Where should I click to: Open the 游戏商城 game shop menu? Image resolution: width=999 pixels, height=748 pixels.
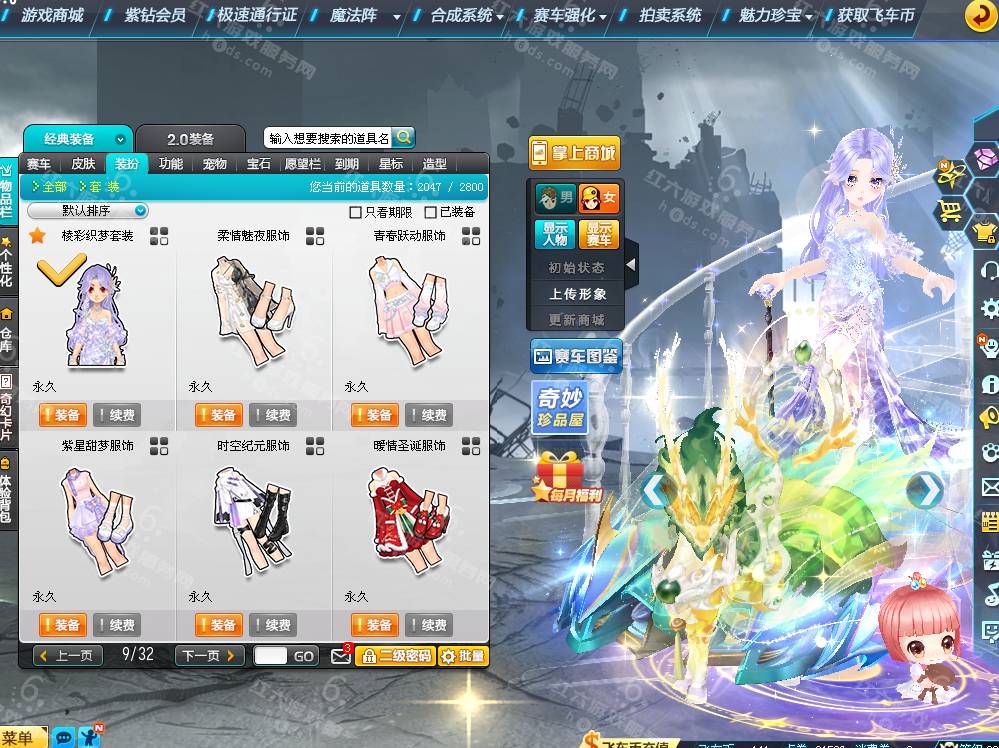(x=52, y=16)
